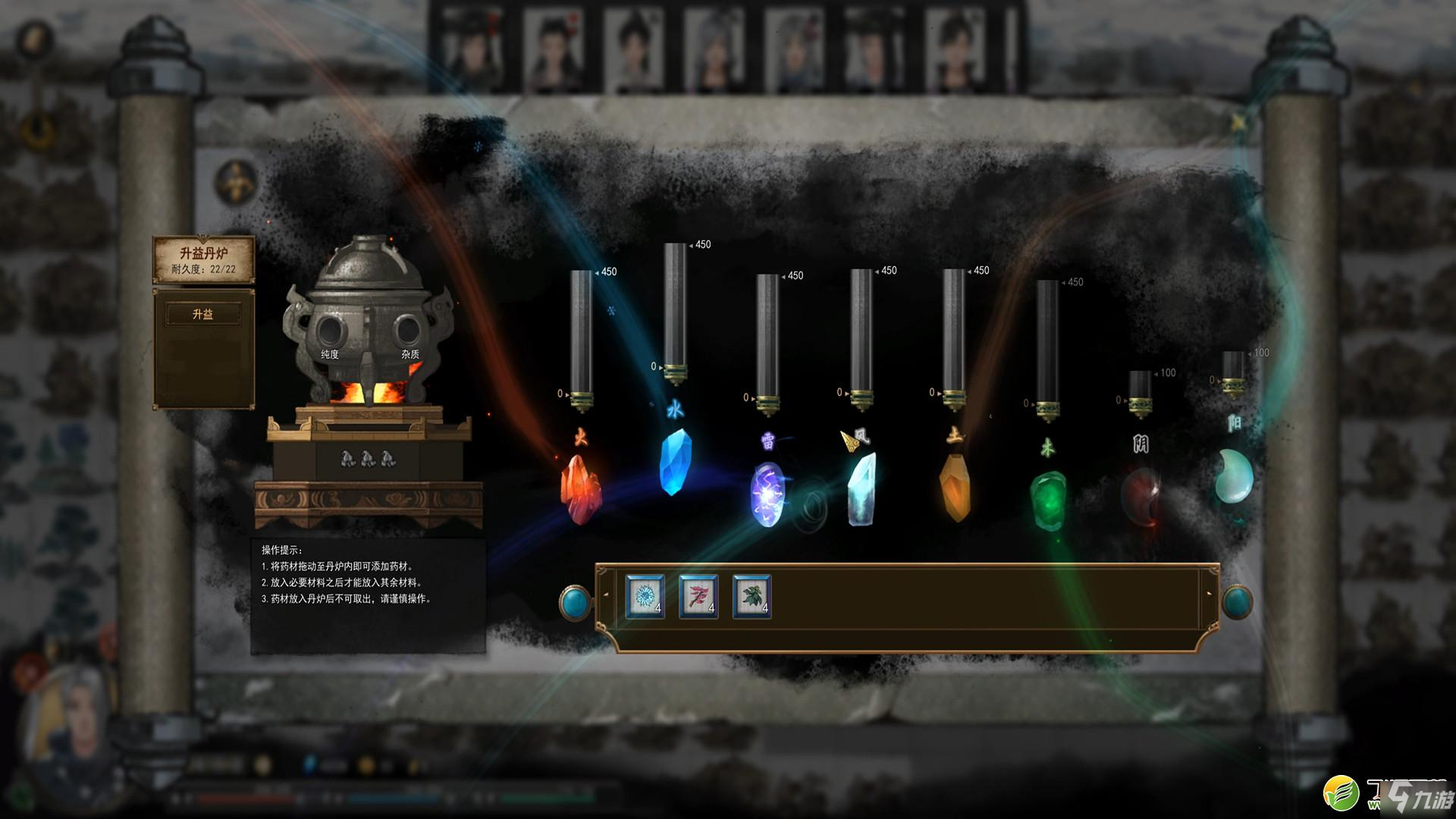The height and width of the screenshot is (819, 1456).
Task: Choose the green wood (木) gem
Action: pos(1048,498)
